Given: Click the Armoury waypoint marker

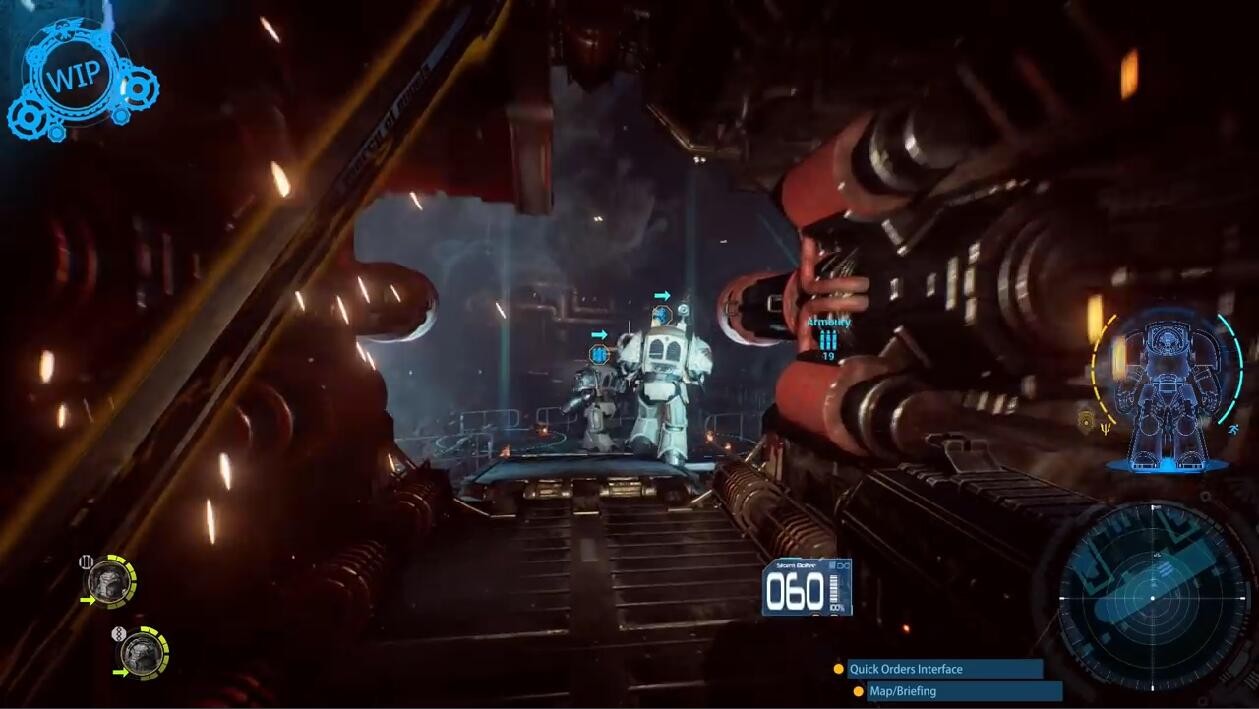Looking at the screenshot, I should tap(828, 339).
